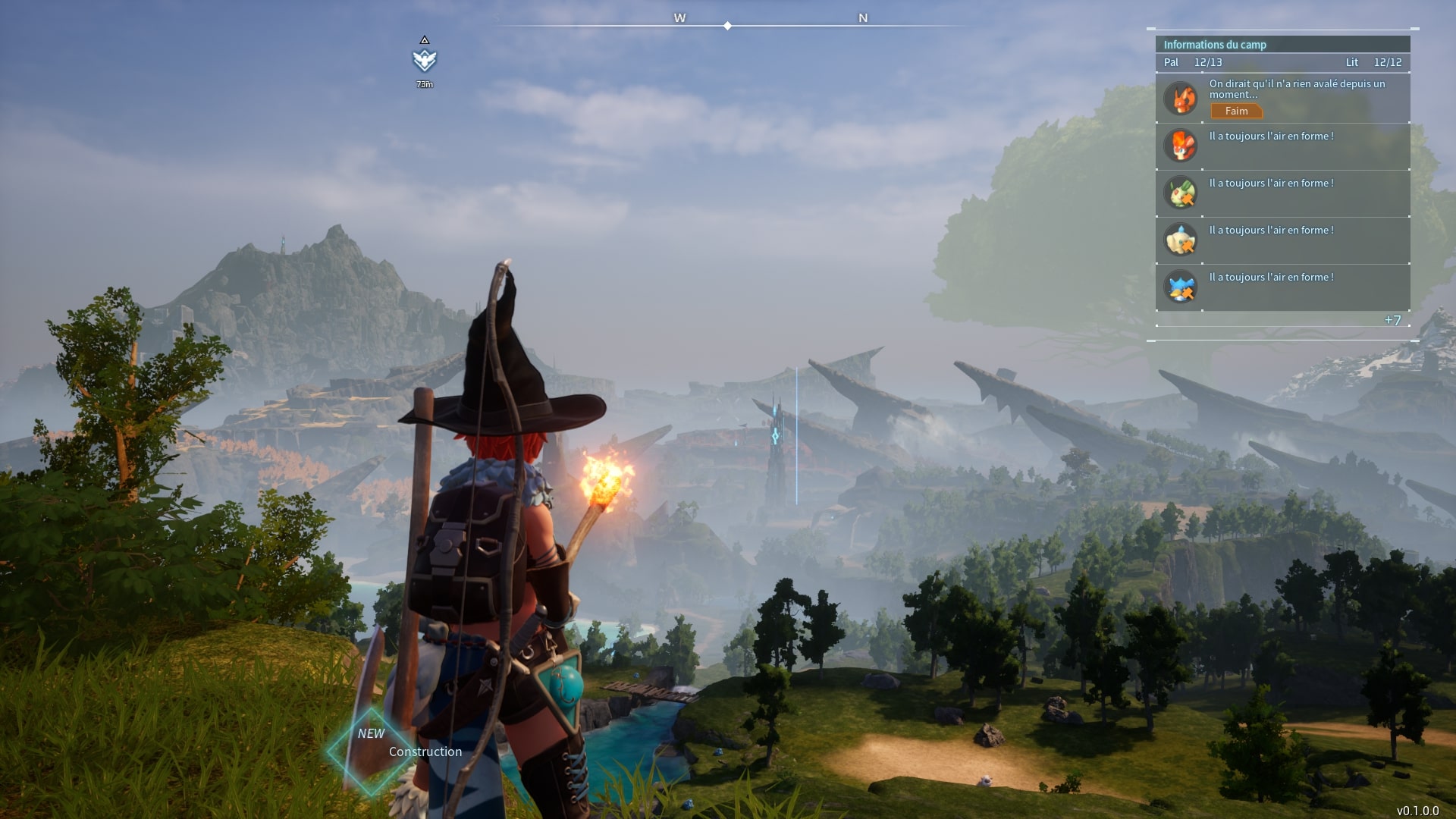
Task: Expand the +7 more Pals indicator
Action: click(1392, 320)
